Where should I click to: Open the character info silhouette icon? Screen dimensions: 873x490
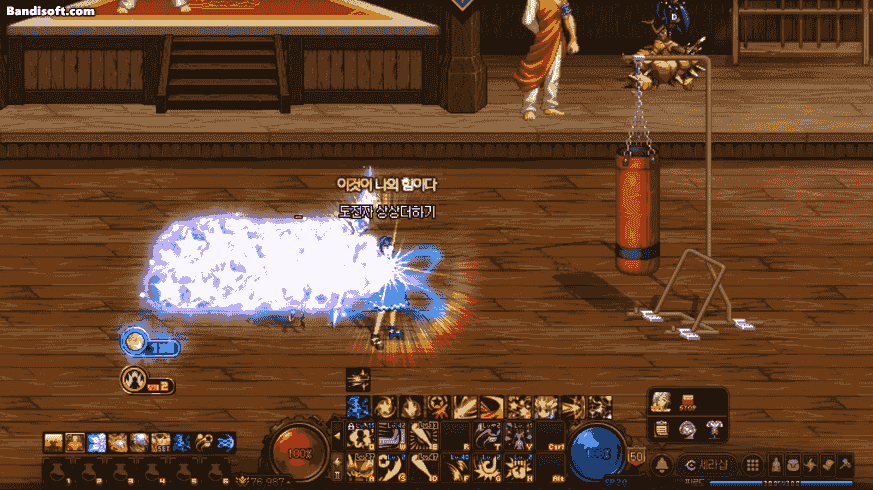click(776, 465)
